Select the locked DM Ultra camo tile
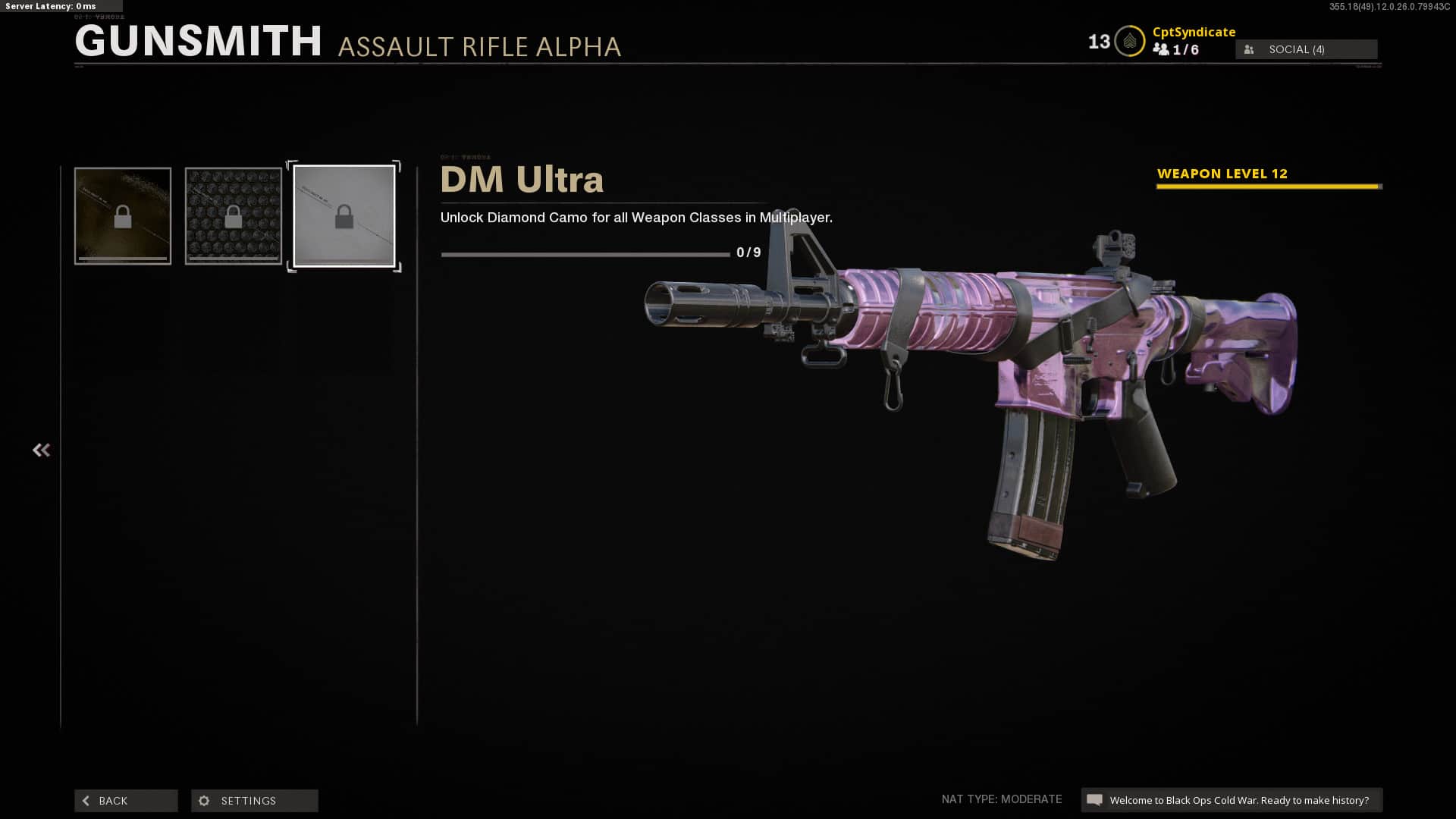The width and height of the screenshot is (1456, 819). (x=344, y=216)
